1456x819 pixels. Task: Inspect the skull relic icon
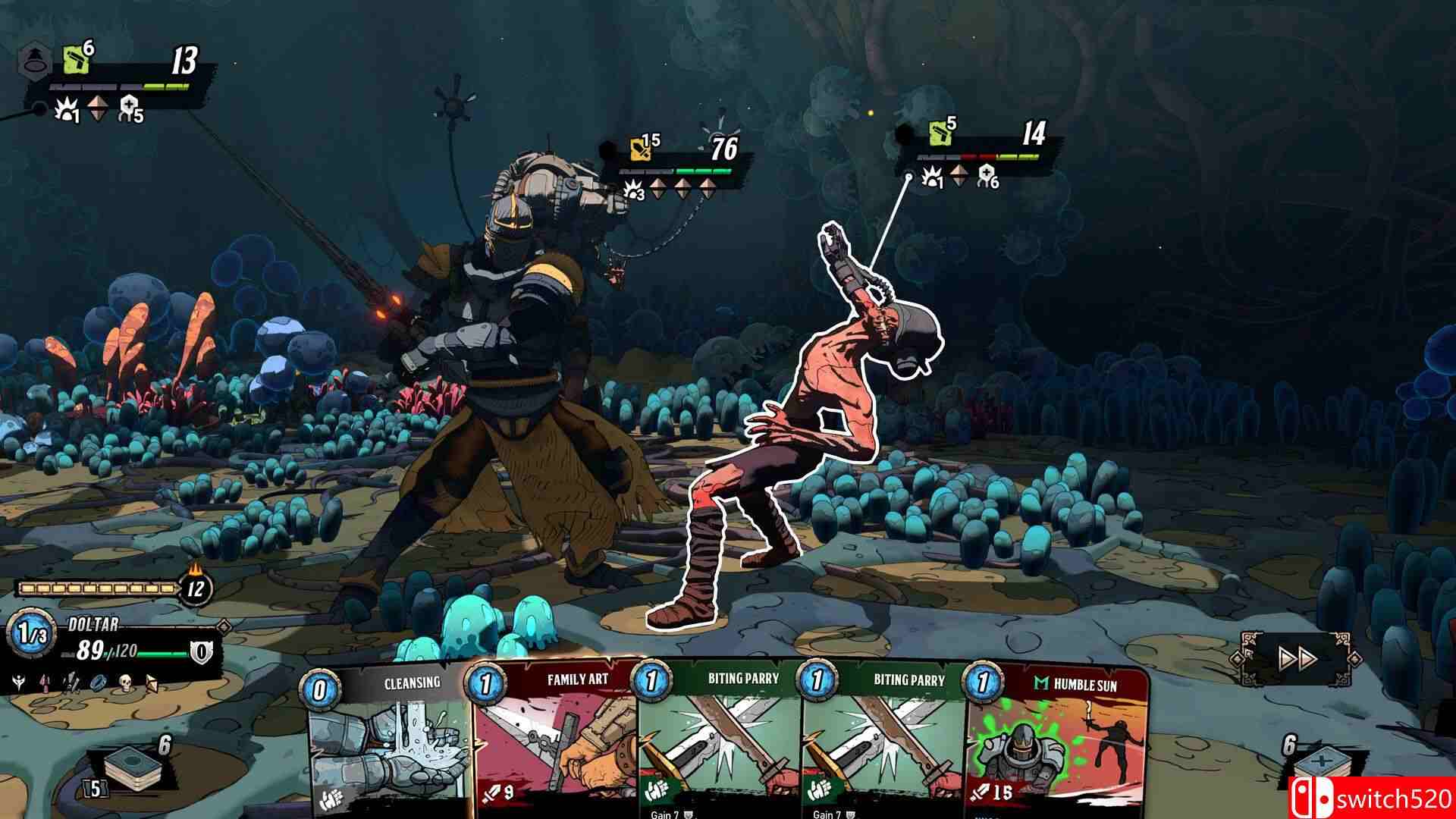click(126, 682)
